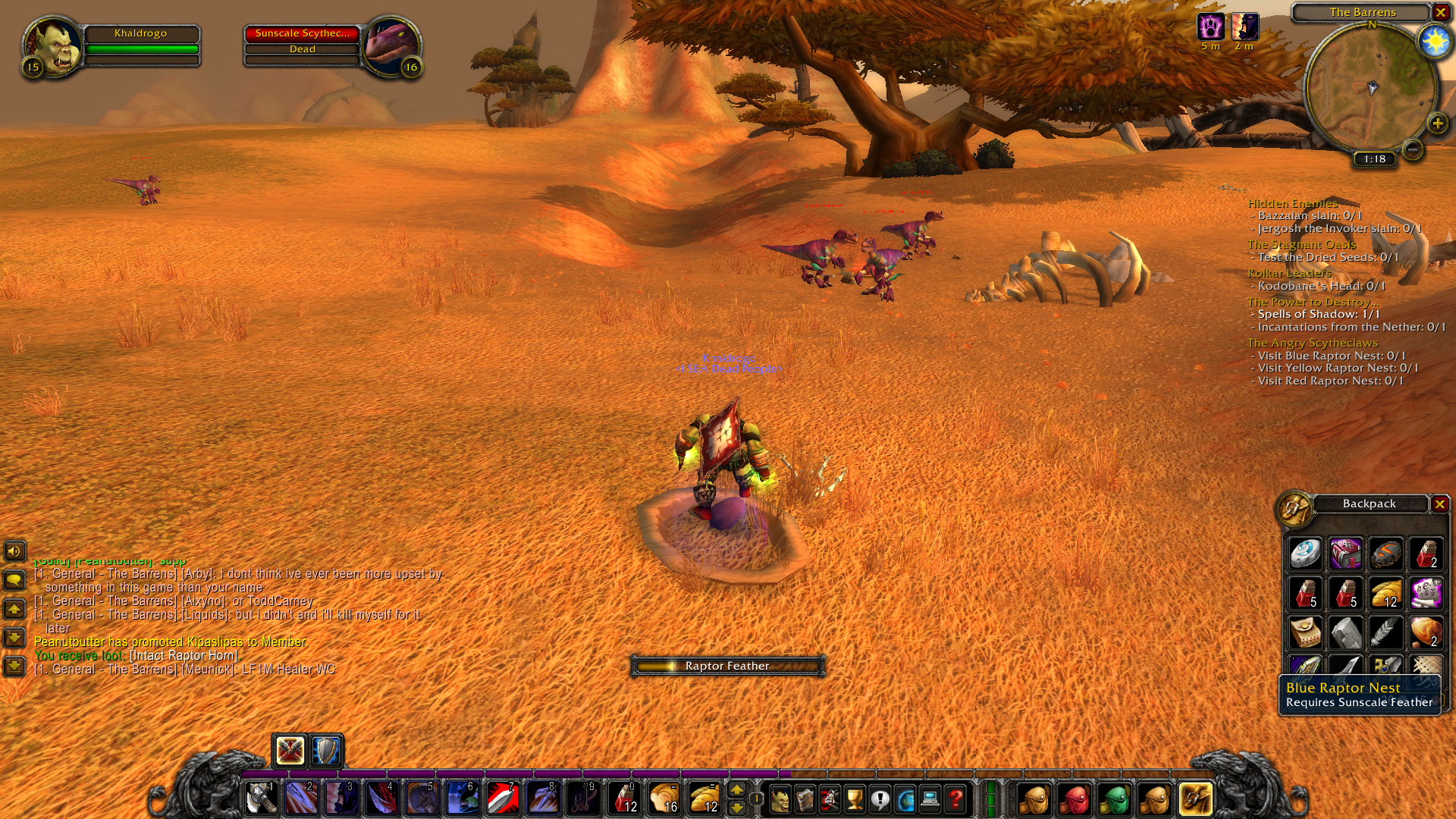Click the action bar page up arrow

pyautogui.click(x=736, y=790)
